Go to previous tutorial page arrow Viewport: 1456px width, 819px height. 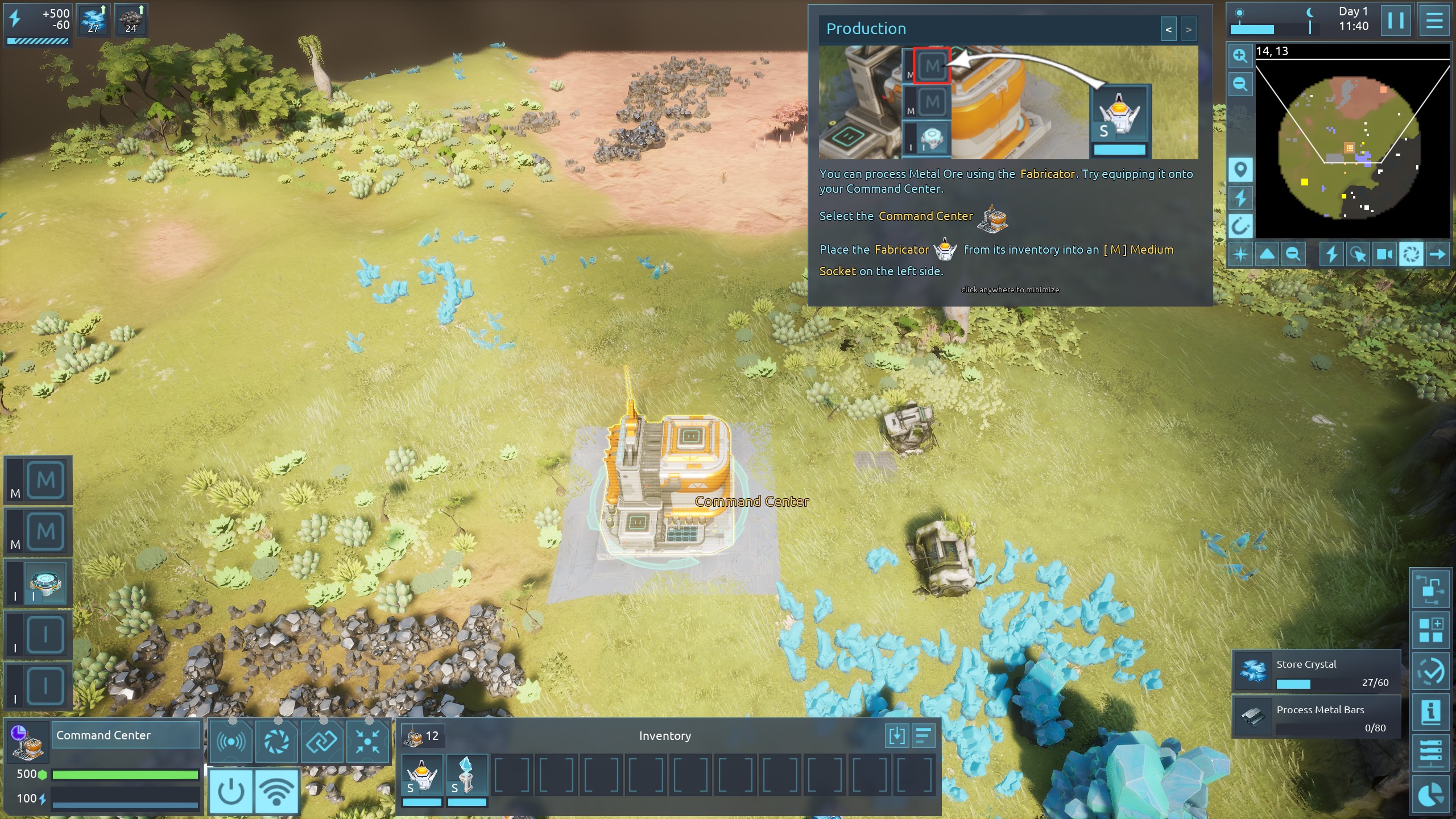click(x=1168, y=30)
